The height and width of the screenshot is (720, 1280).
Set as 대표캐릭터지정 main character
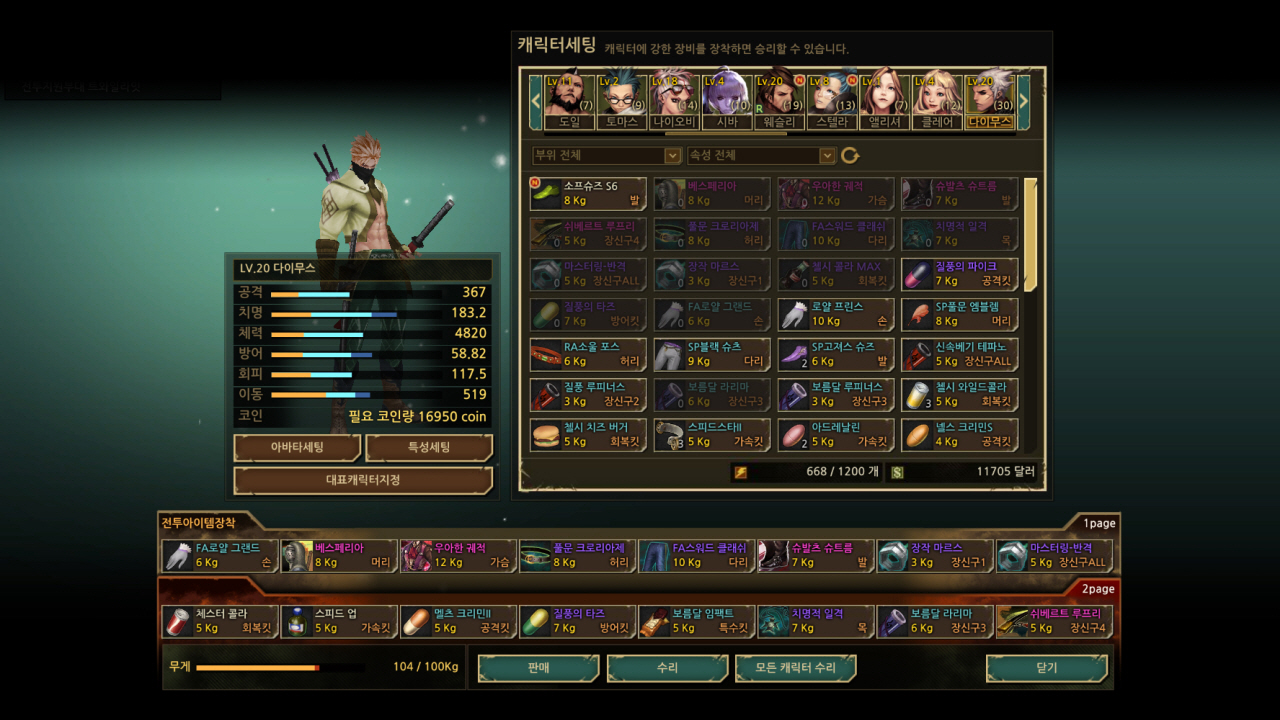tap(363, 480)
